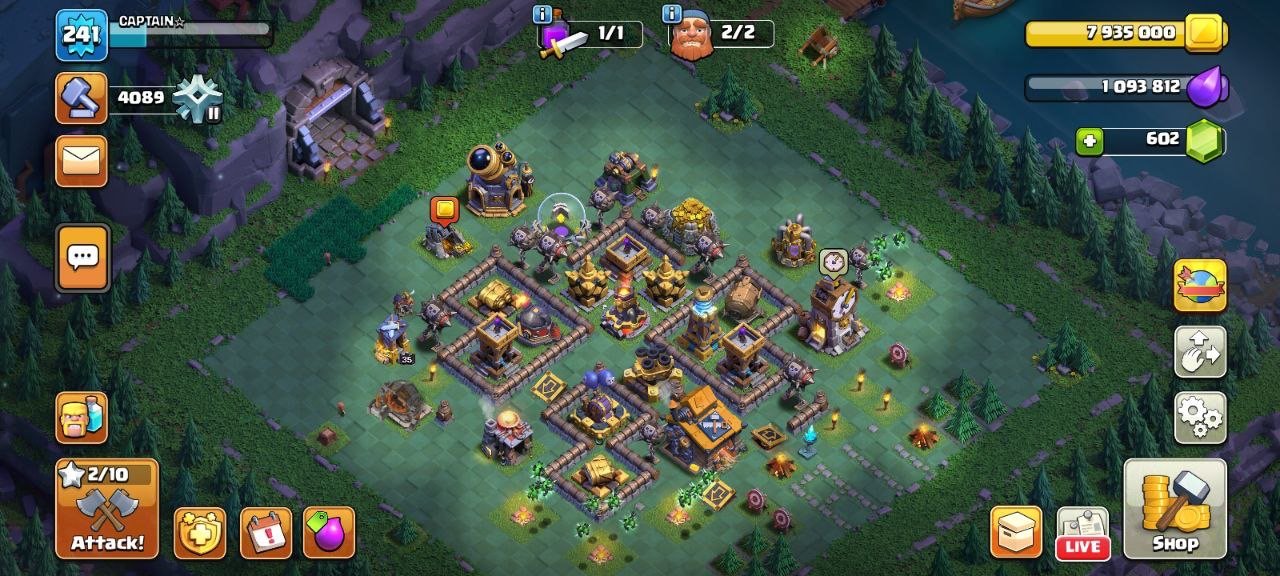Open the mail inbox envelope
Image resolution: width=1280 pixels, height=576 pixels.
81,161
